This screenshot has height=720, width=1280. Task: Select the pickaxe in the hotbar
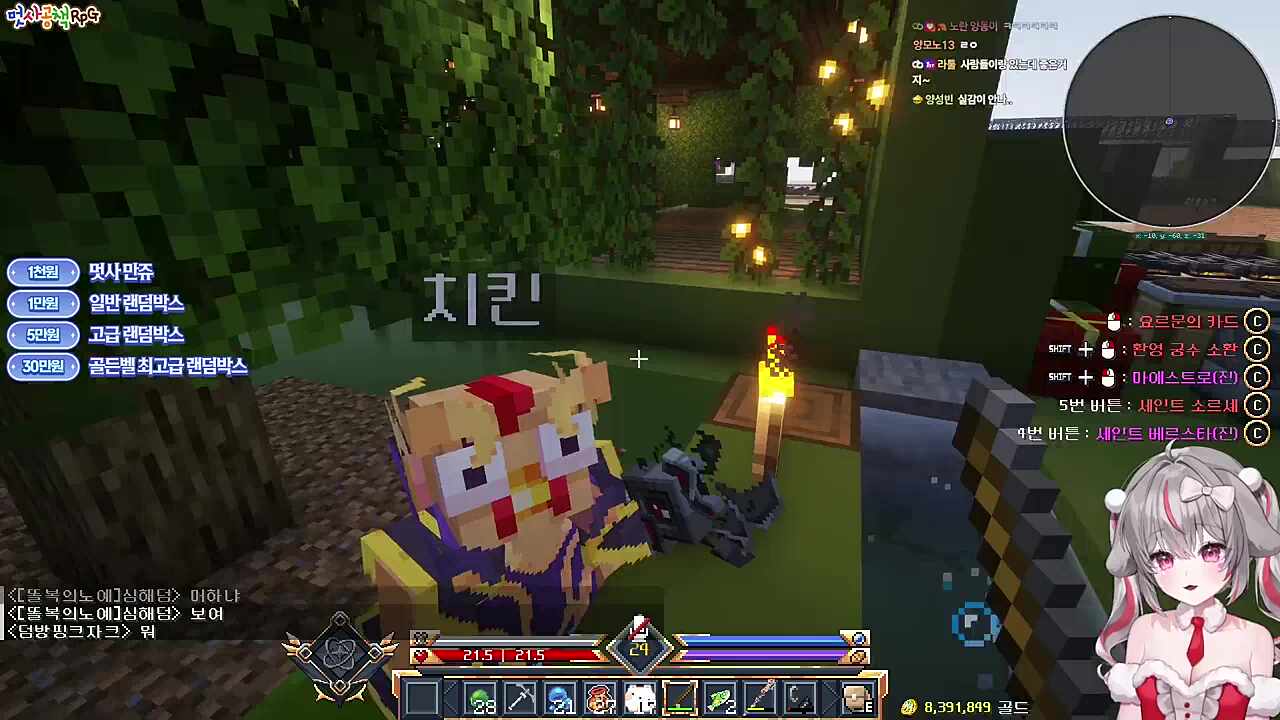pyautogui.click(x=522, y=697)
